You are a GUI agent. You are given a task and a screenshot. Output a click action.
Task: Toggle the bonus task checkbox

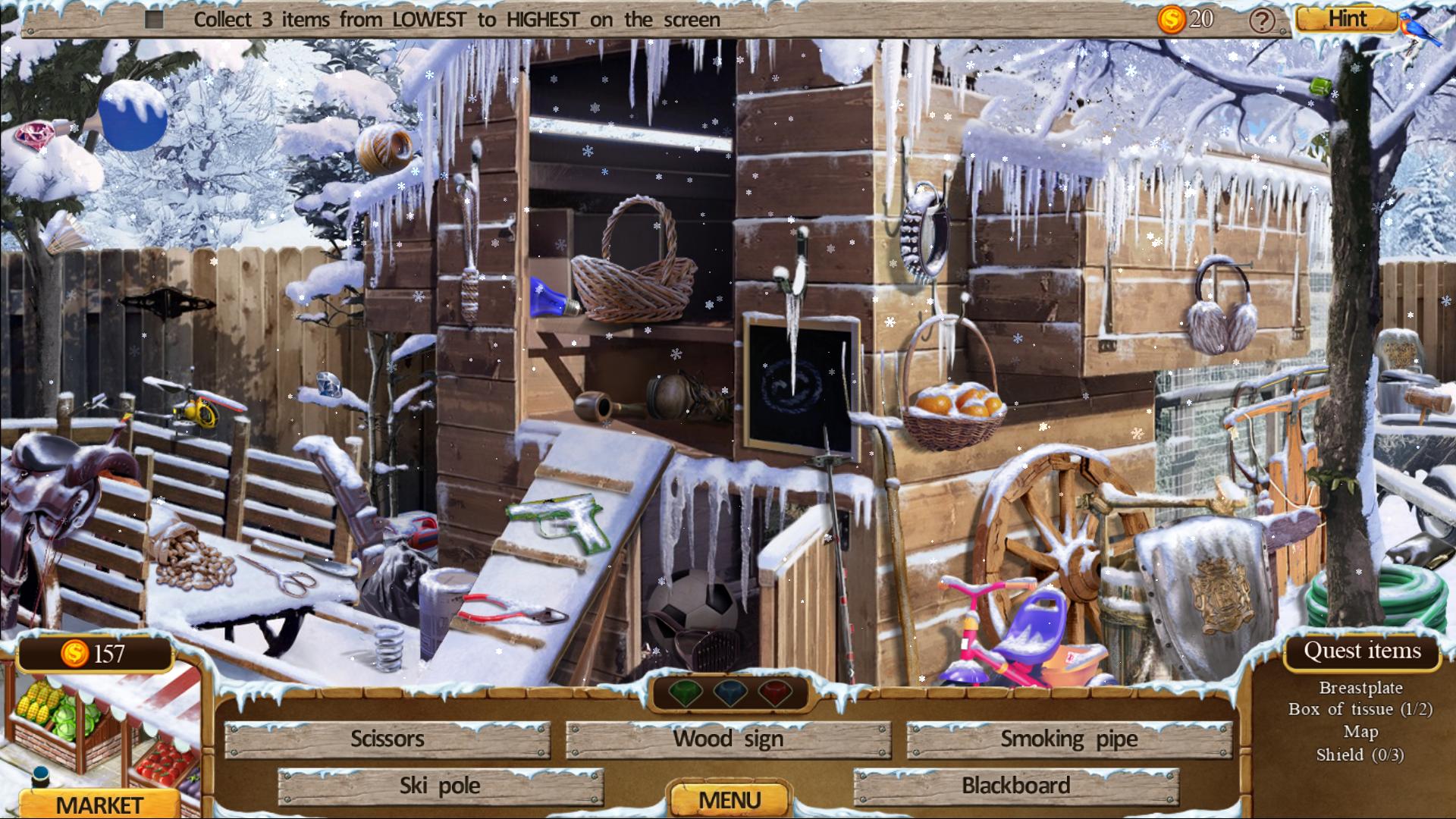tap(154, 20)
